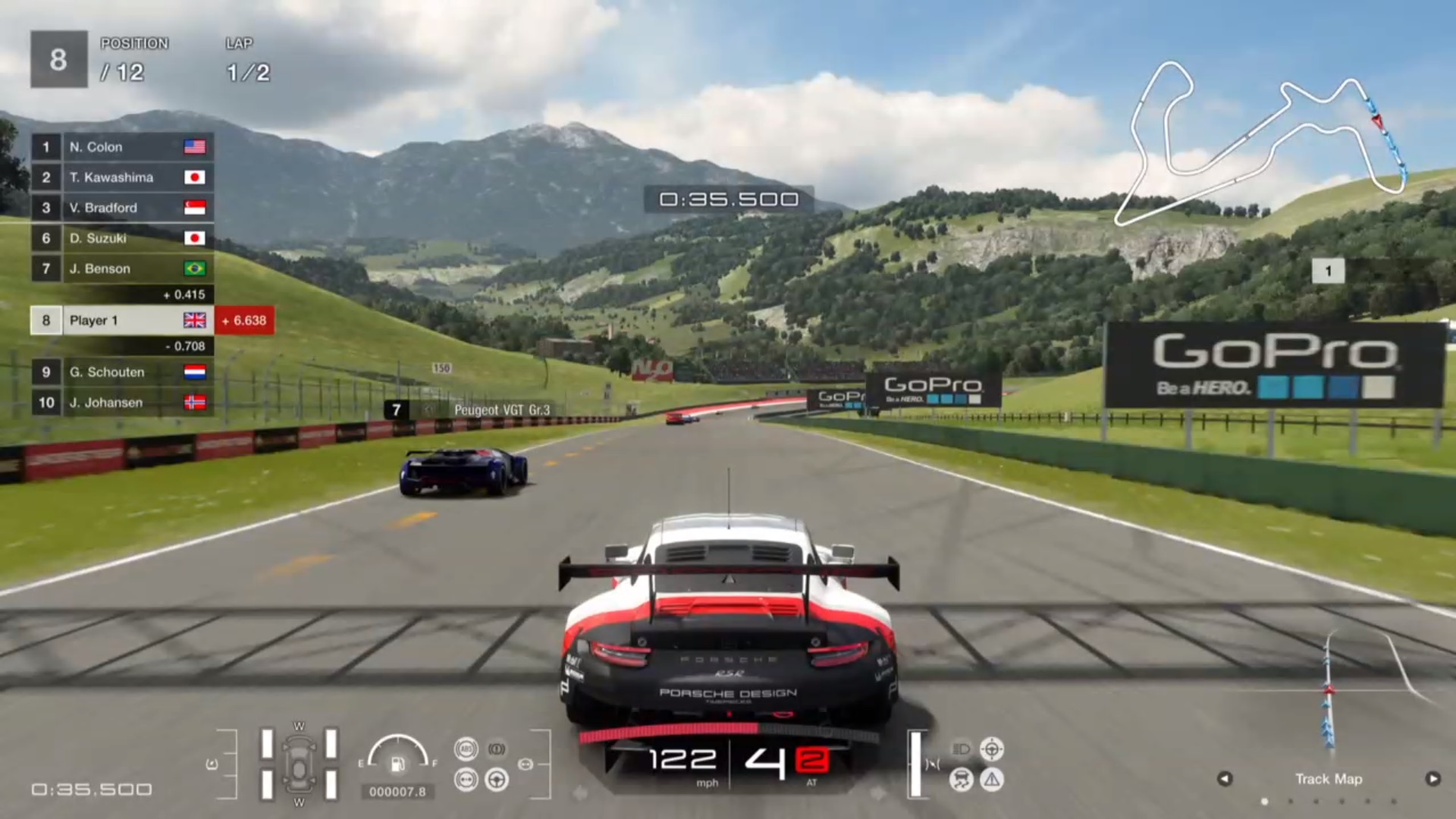This screenshot has height=819, width=1456.
Task: Select the ABS indicator icon
Action: pyautogui.click(x=466, y=748)
